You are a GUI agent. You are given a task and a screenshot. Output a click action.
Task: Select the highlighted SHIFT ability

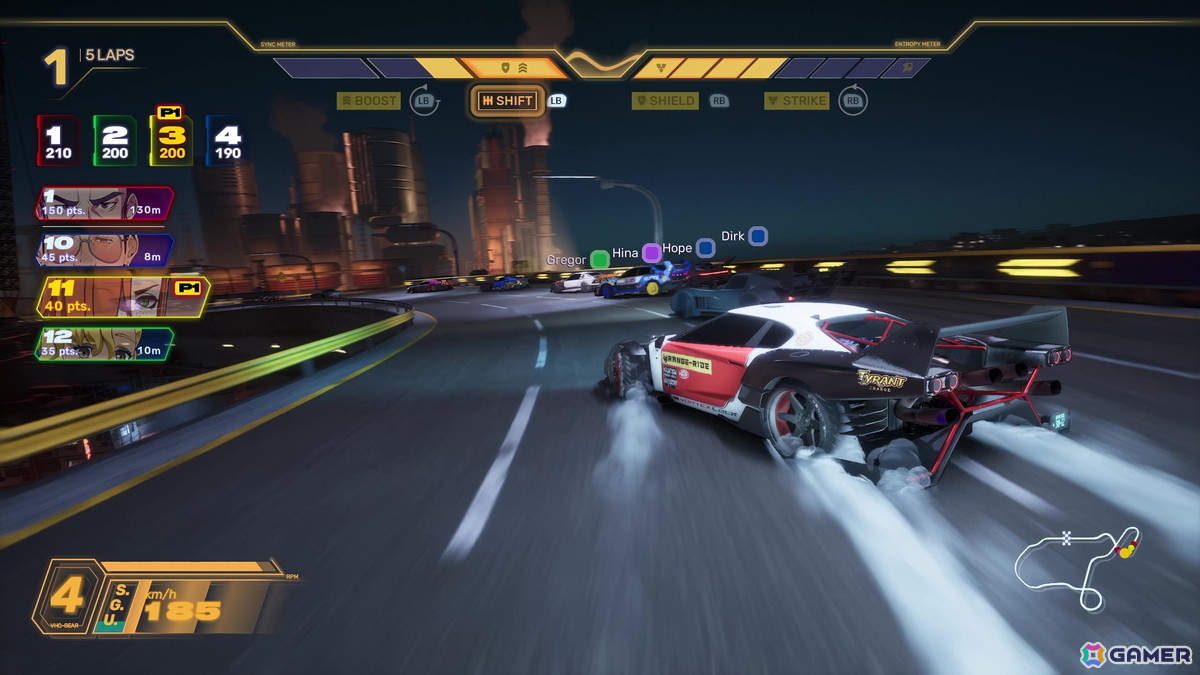[507, 101]
